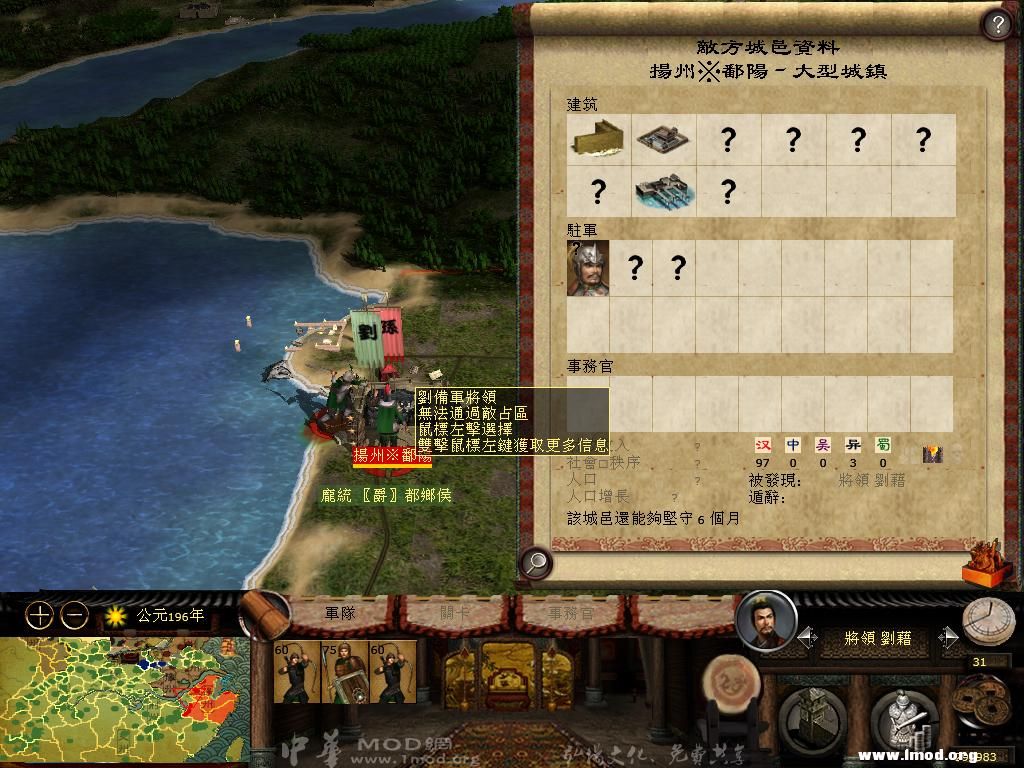1024x768 pixels.
Task: Open the help question-mark button on scroll
Action: (996, 23)
